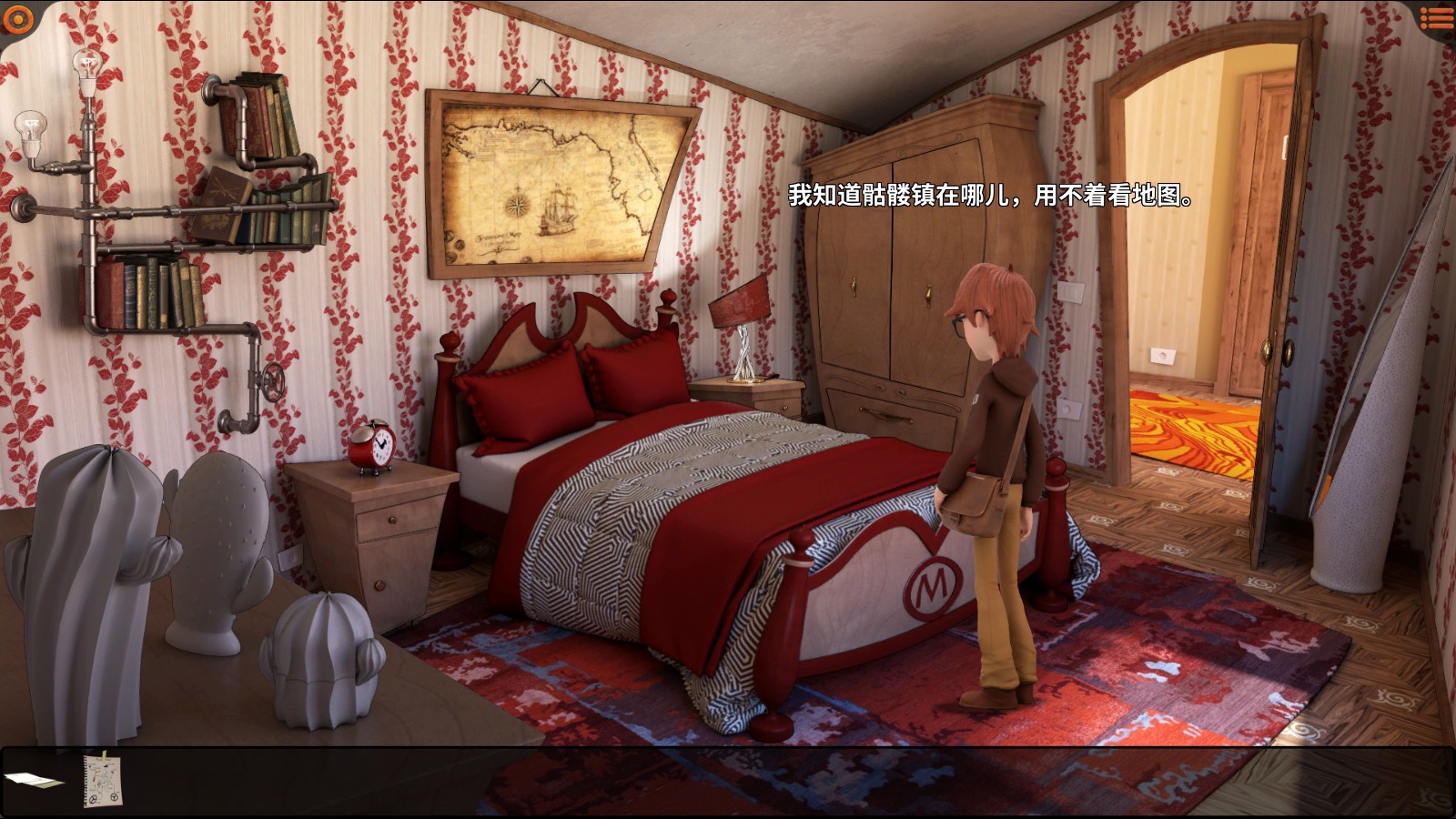Open the orange list menu icon
The image size is (1456, 819).
(1436, 17)
